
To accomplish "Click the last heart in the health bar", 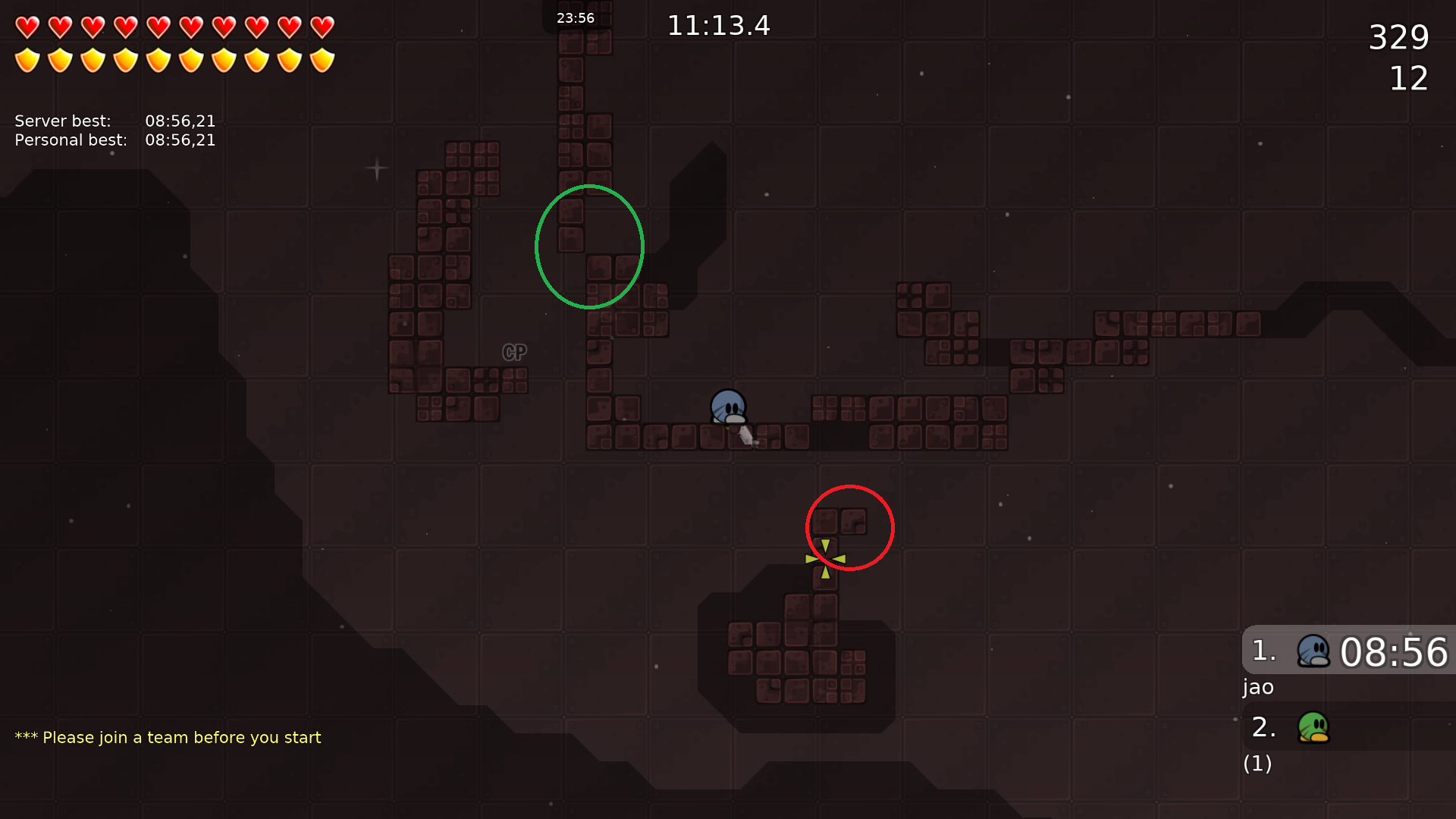I will [322, 27].
